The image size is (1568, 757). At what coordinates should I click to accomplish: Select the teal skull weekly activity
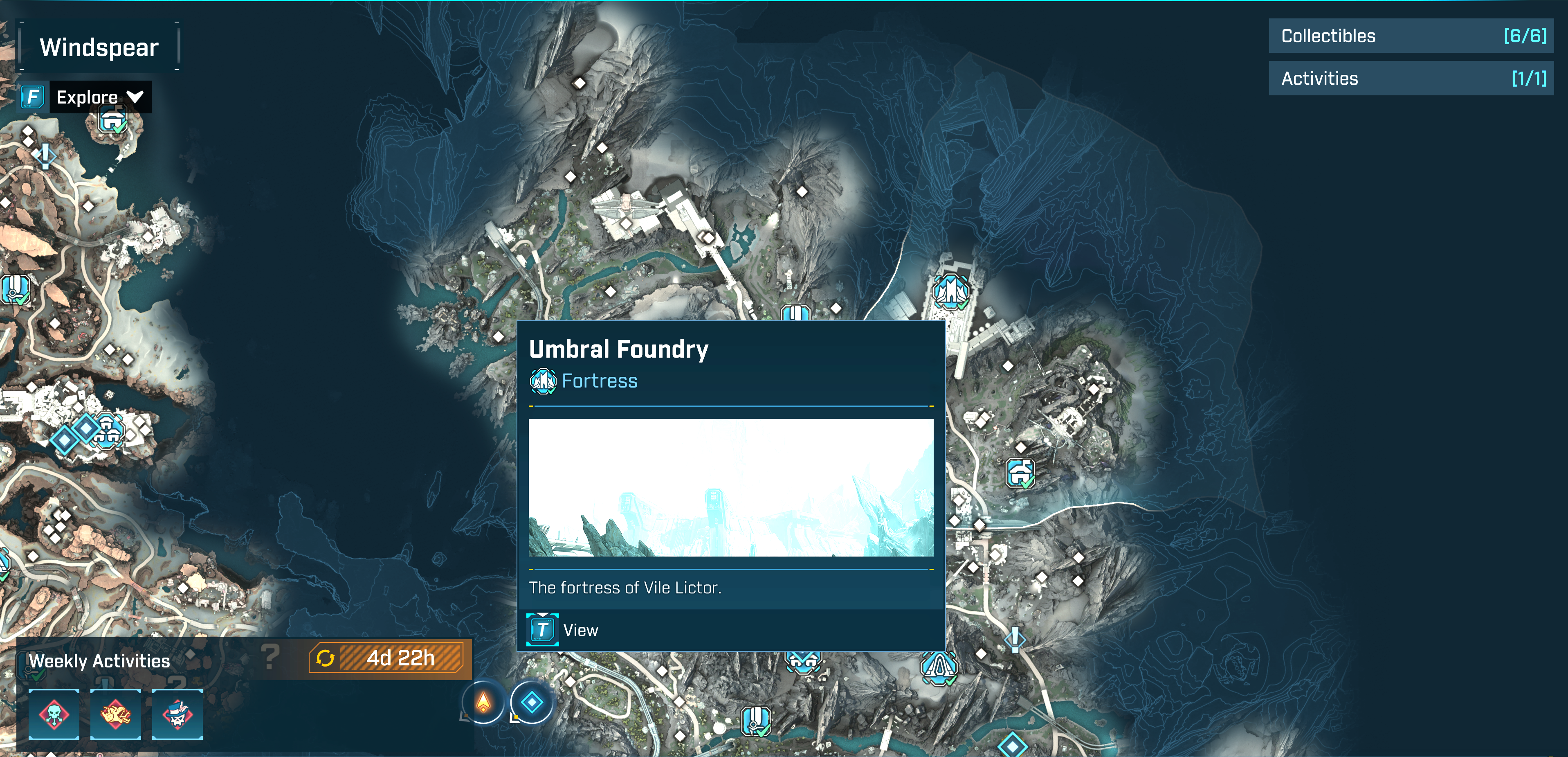point(54,714)
